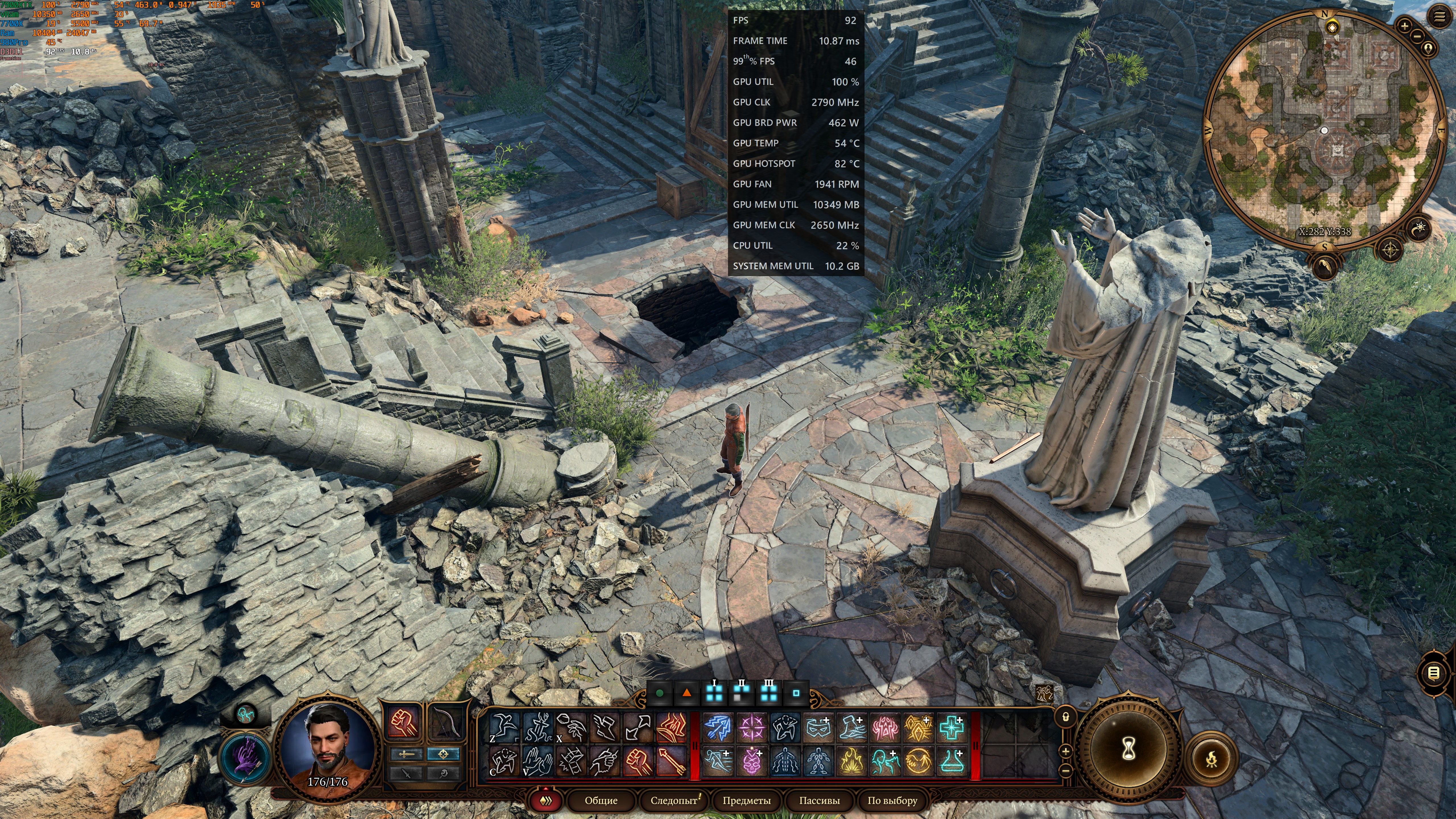Activate the yellow flame spell icon
The image size is (1456, 819).
point(851,761)
